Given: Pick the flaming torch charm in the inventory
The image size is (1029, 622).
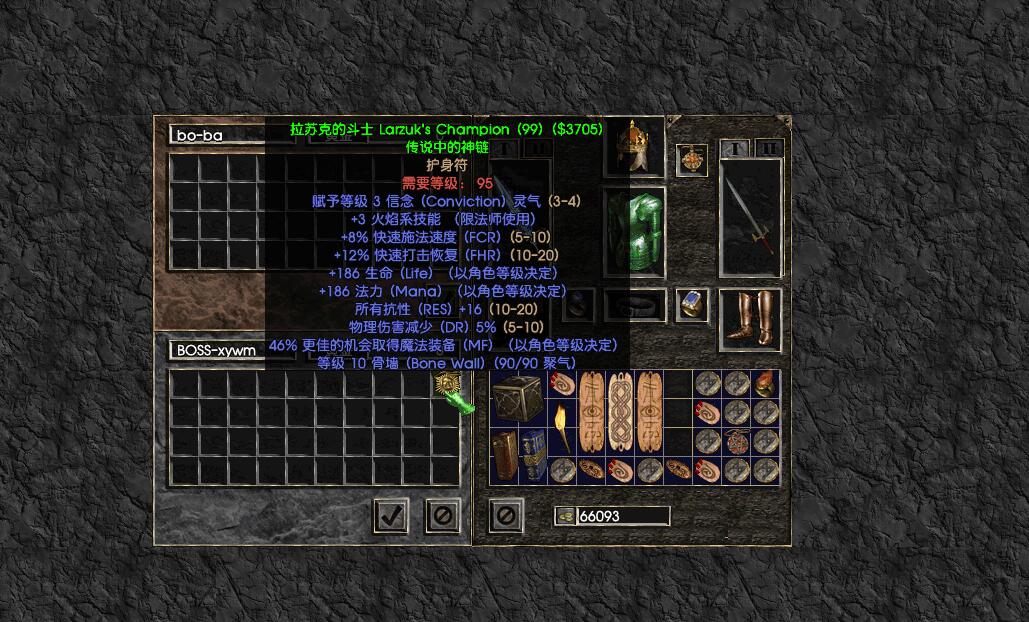Looking at the screenshot, I should tap(563, 426).
